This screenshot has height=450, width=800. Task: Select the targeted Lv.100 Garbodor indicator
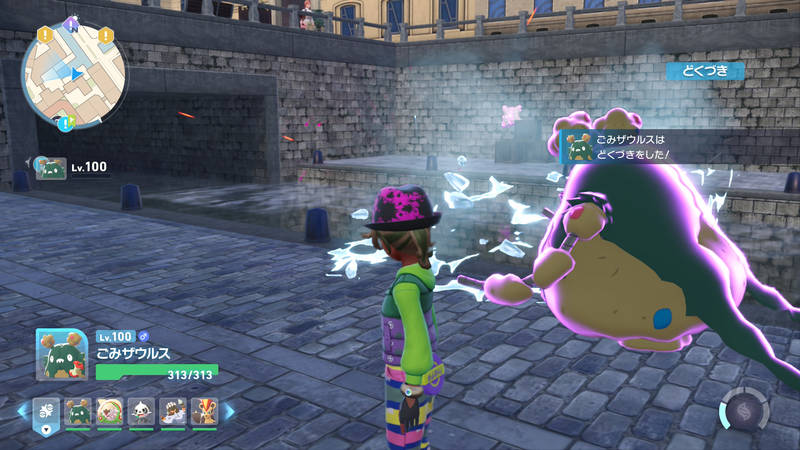click(x=70, y=167)
